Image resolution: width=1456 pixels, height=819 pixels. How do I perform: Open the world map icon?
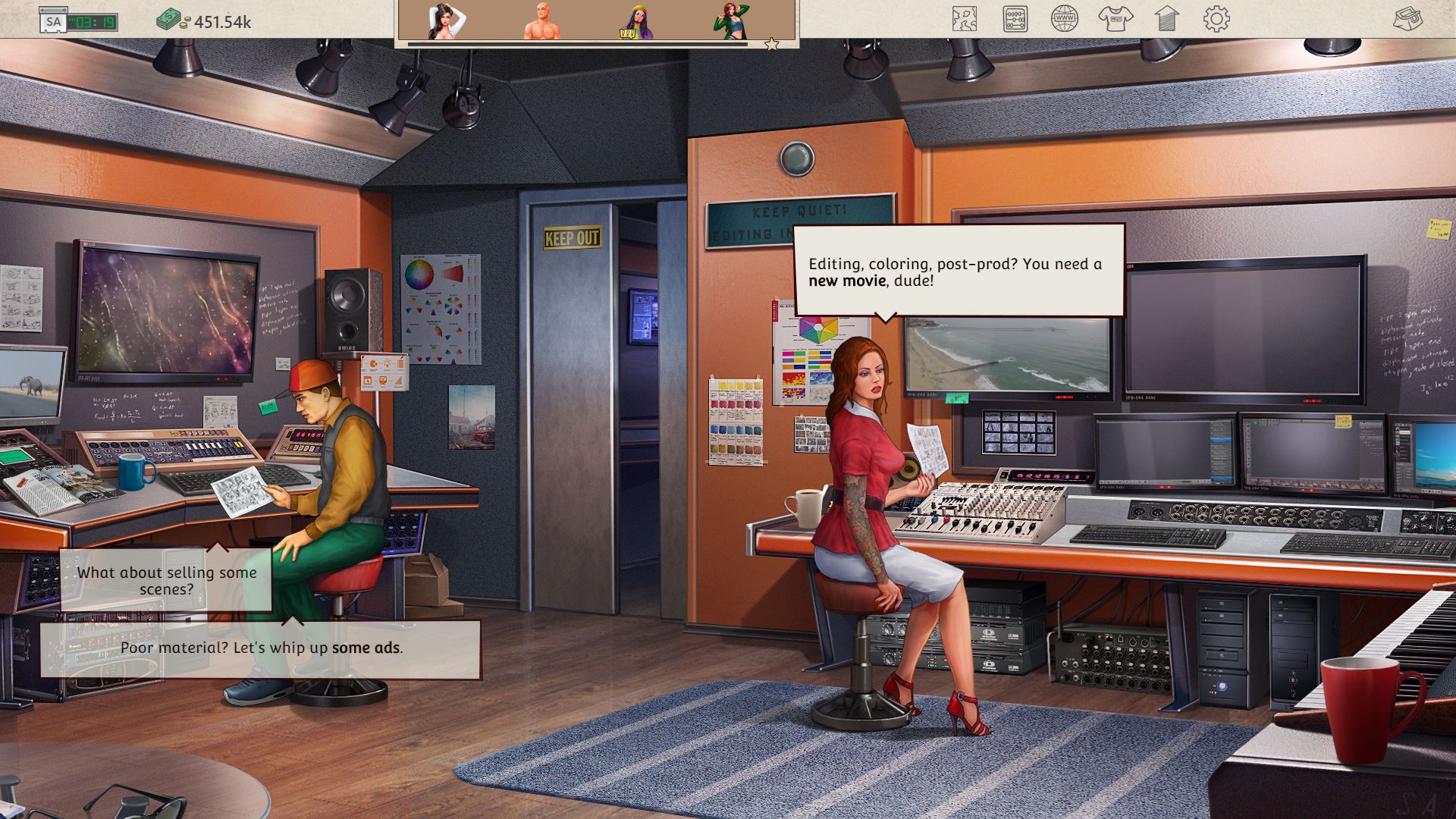pyautogui.click(x=964, y=19)
